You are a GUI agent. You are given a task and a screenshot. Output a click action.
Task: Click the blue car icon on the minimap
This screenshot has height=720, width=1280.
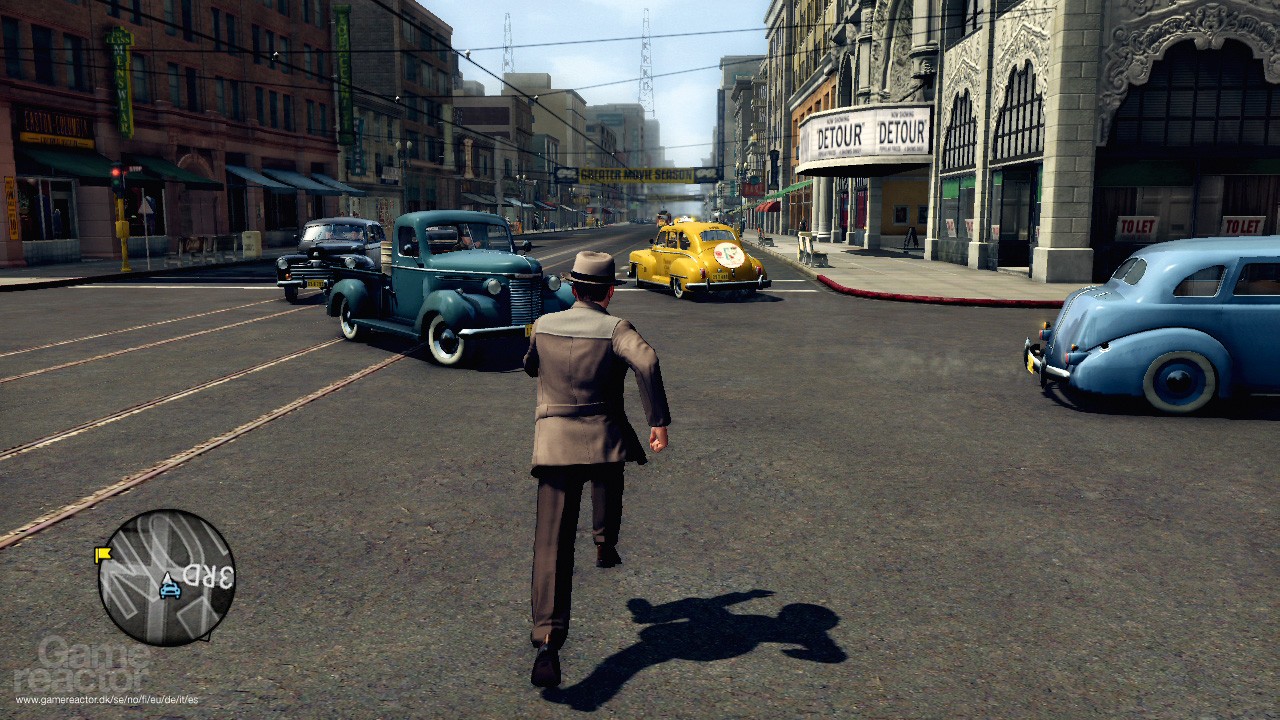tap(170, 590)
